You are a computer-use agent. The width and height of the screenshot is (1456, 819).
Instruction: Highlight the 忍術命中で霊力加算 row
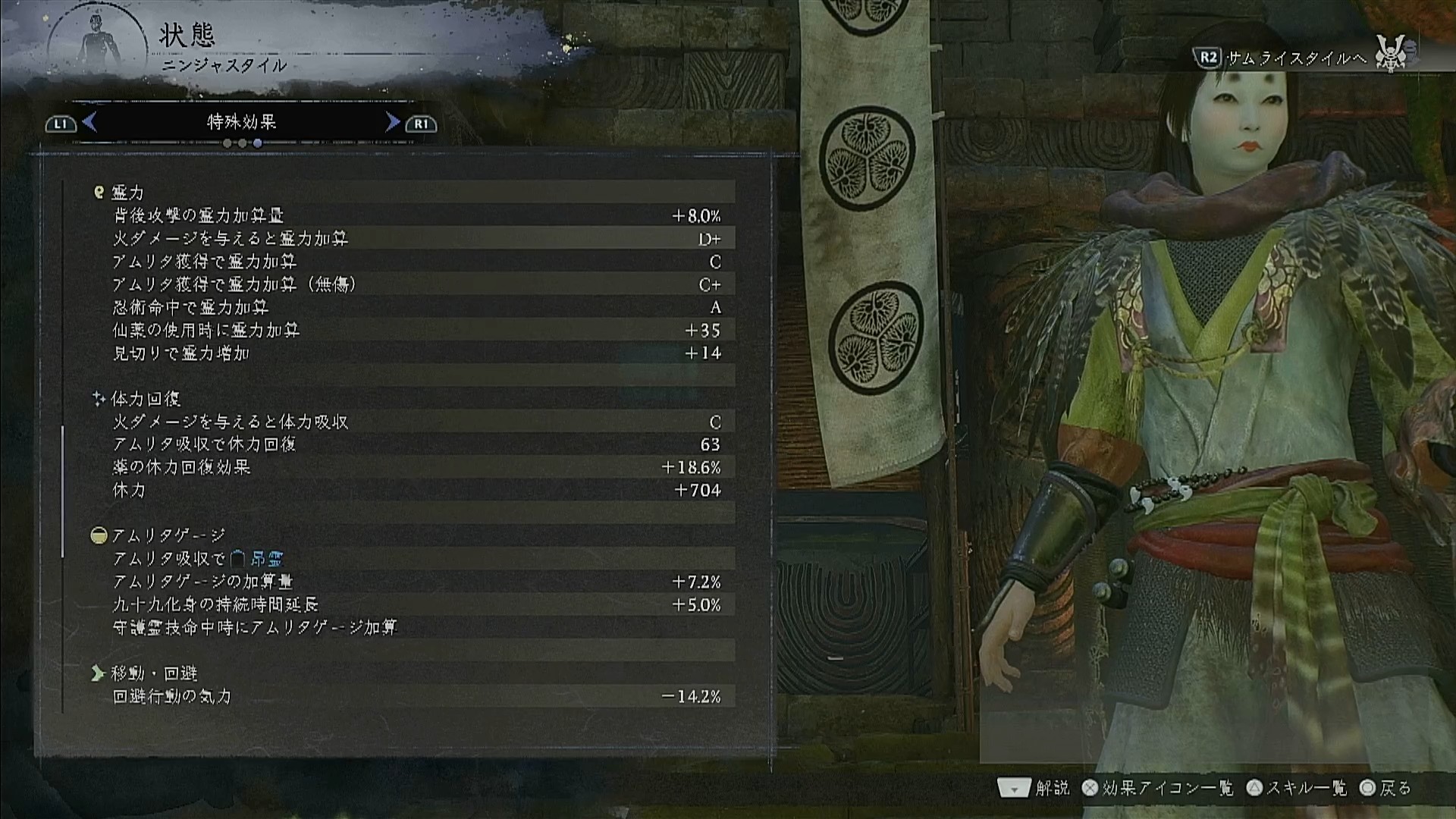pos(416,307)
